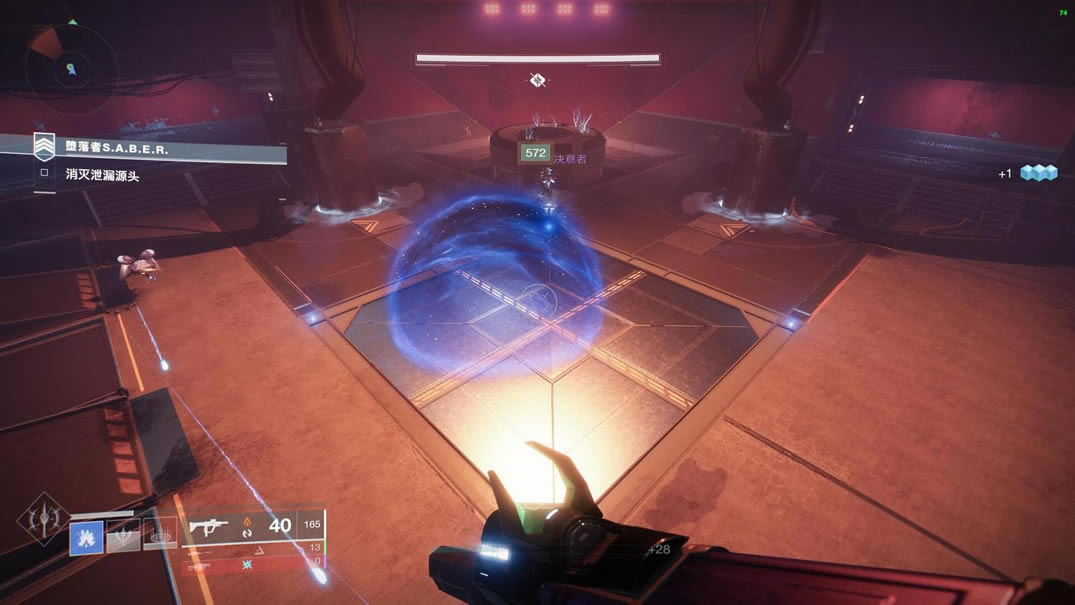Use the highlighted blue grenade ability icon
1075x605 pixels.
point(86,537)
